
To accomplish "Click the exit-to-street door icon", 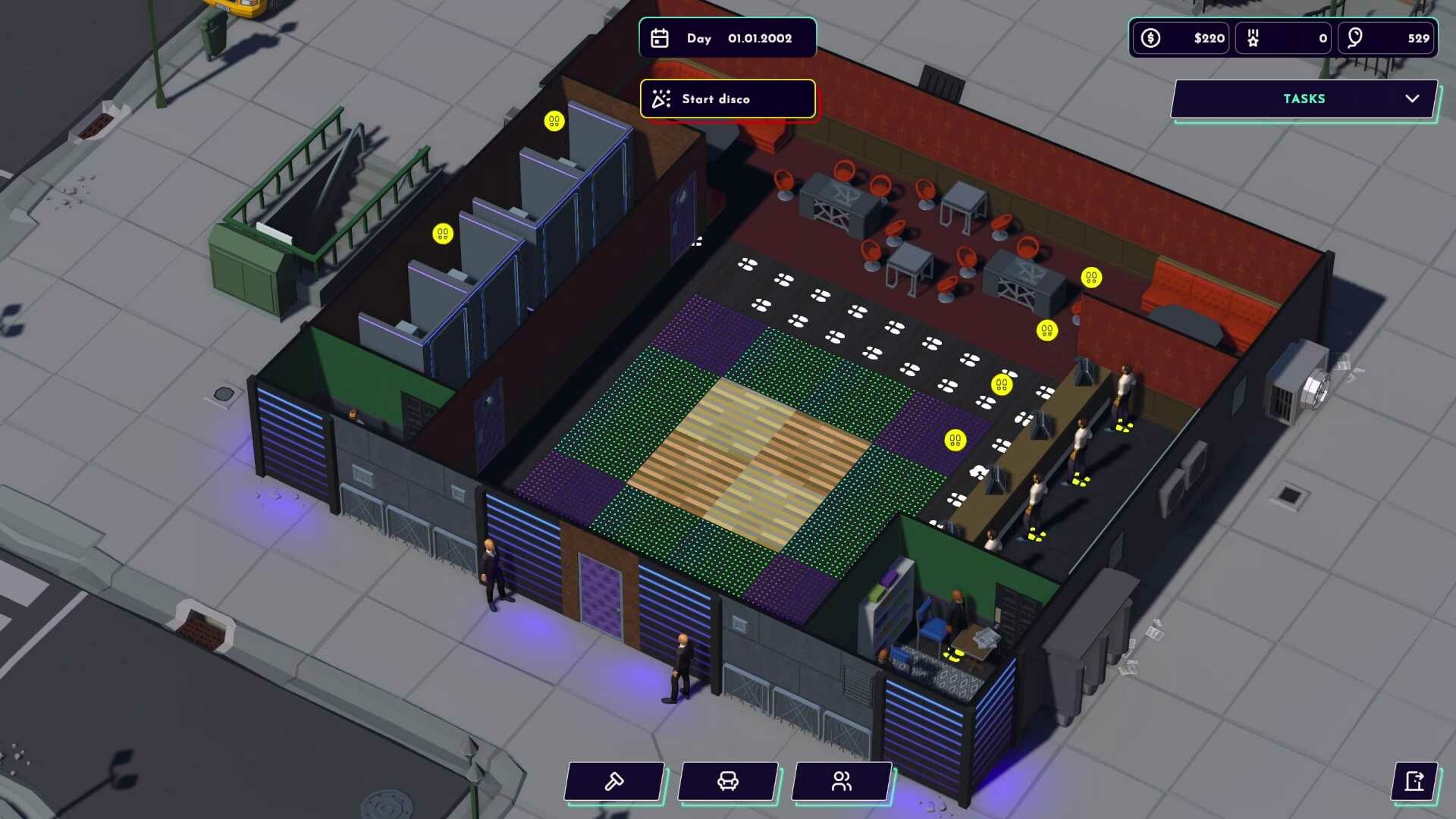I will 1414,782.
